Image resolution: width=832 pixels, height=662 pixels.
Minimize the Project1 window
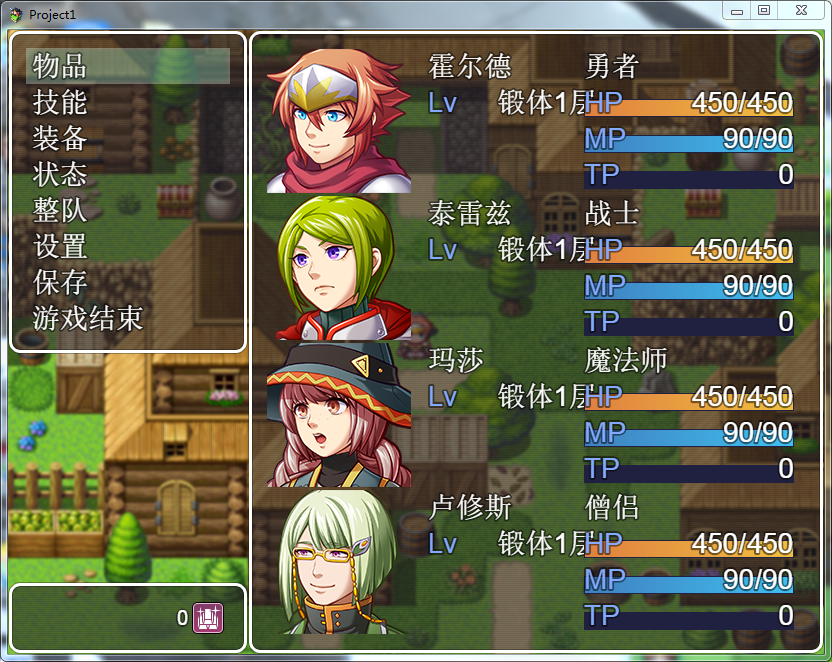[737, 10]
